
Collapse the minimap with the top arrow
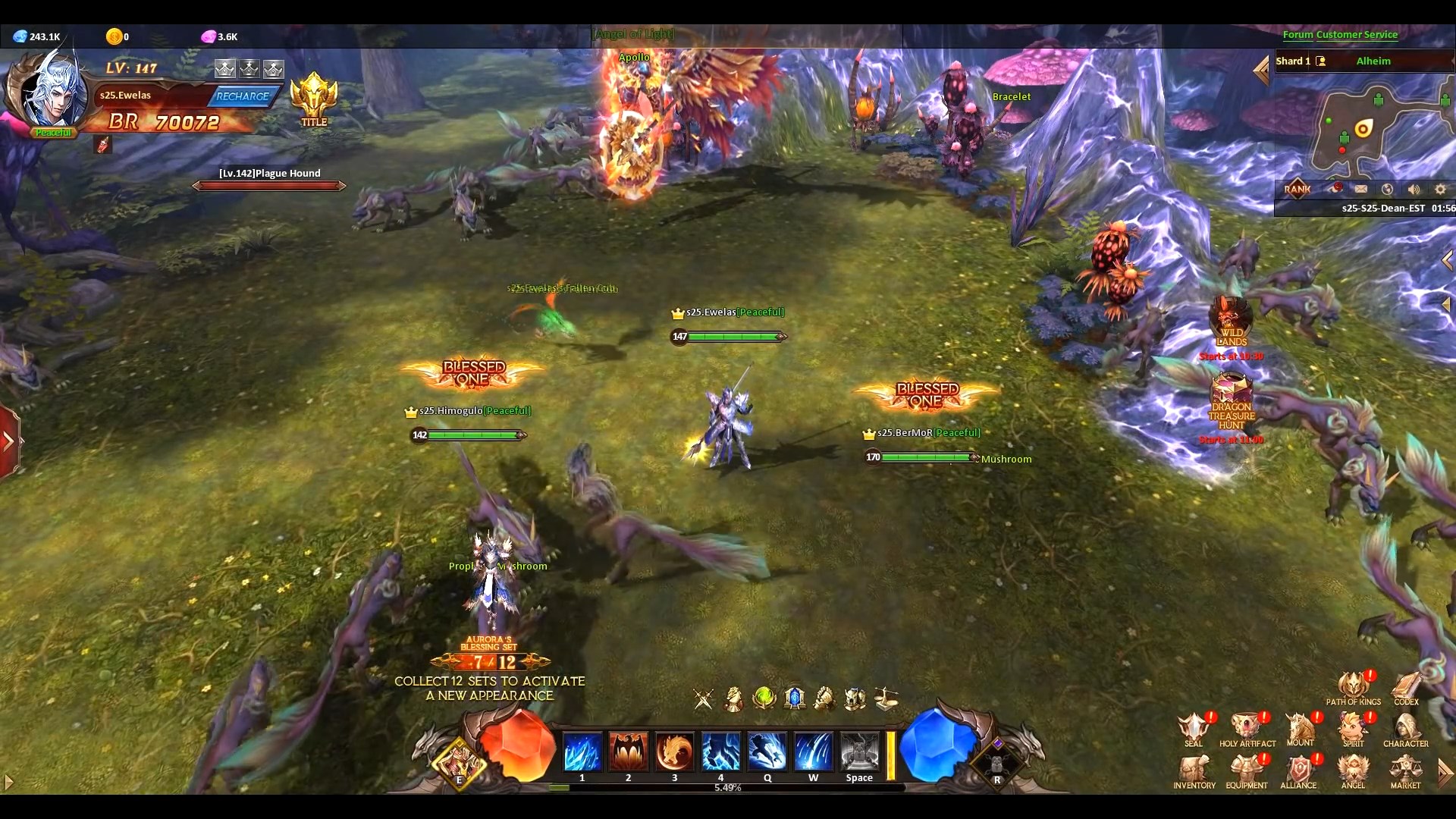1262,70
